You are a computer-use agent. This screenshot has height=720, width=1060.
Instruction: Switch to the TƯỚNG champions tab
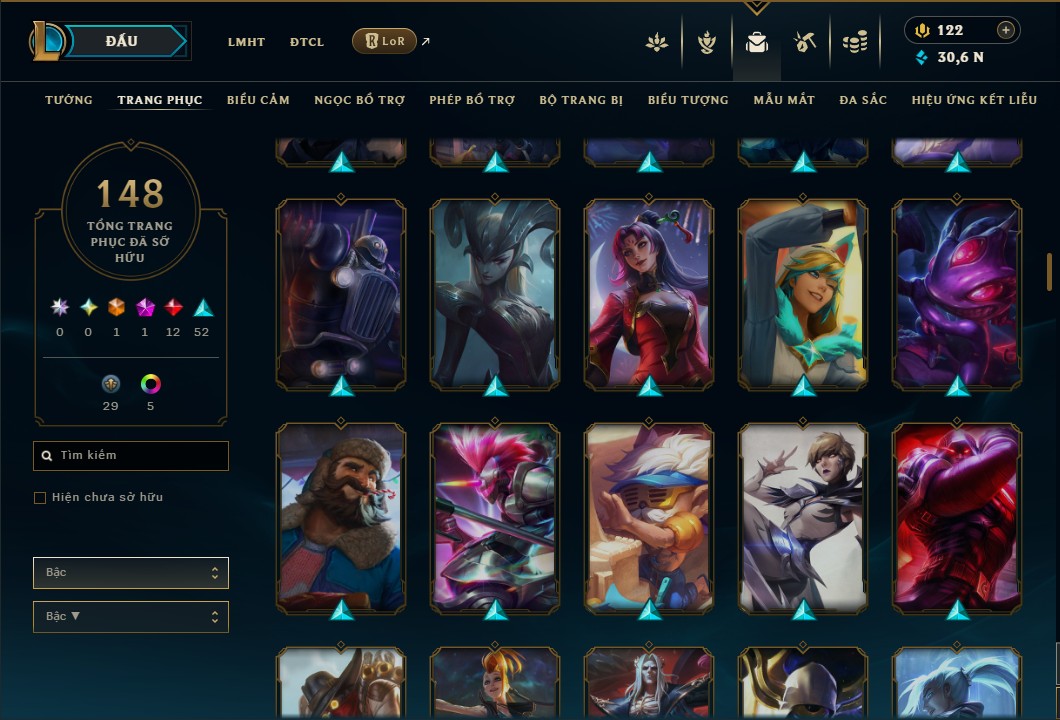(69, 100)
